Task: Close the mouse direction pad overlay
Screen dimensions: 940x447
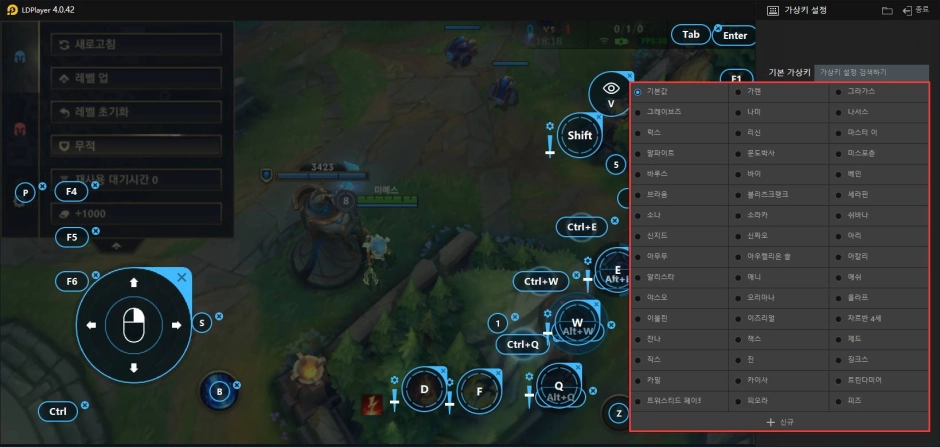Action: click(181, 277)
